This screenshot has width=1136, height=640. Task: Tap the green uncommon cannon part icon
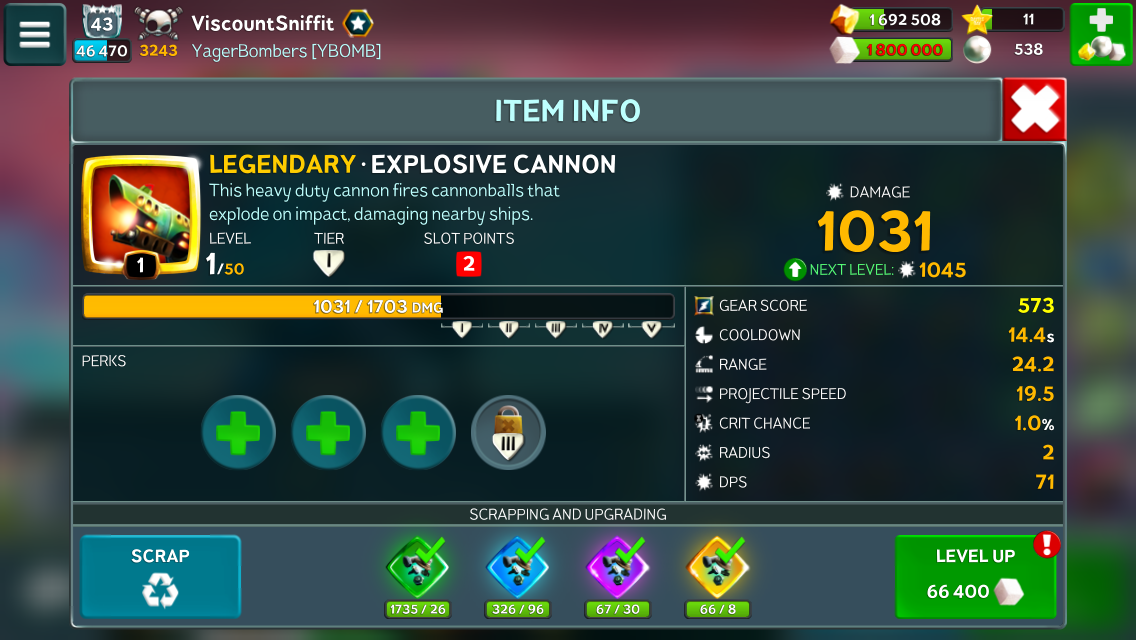tap(417, 568)
